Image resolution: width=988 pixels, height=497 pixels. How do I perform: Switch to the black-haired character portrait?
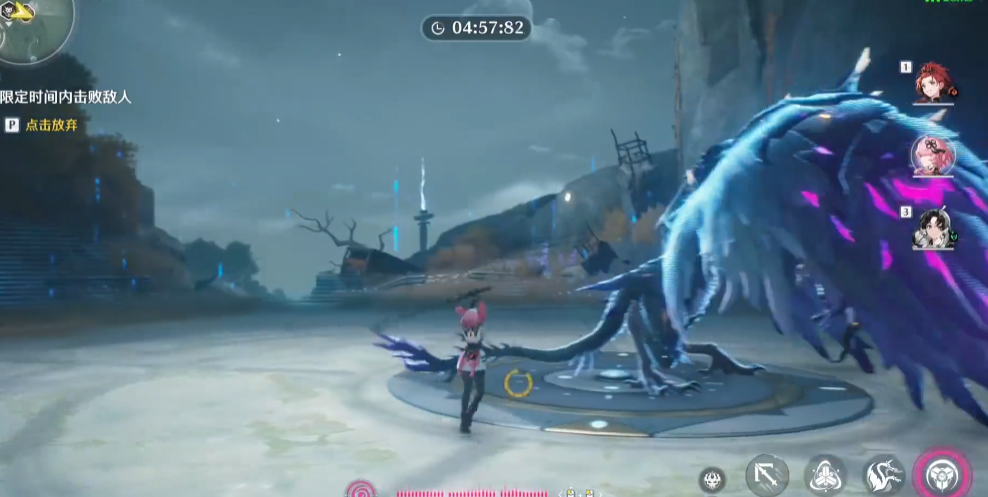click(x=934, y=227)
